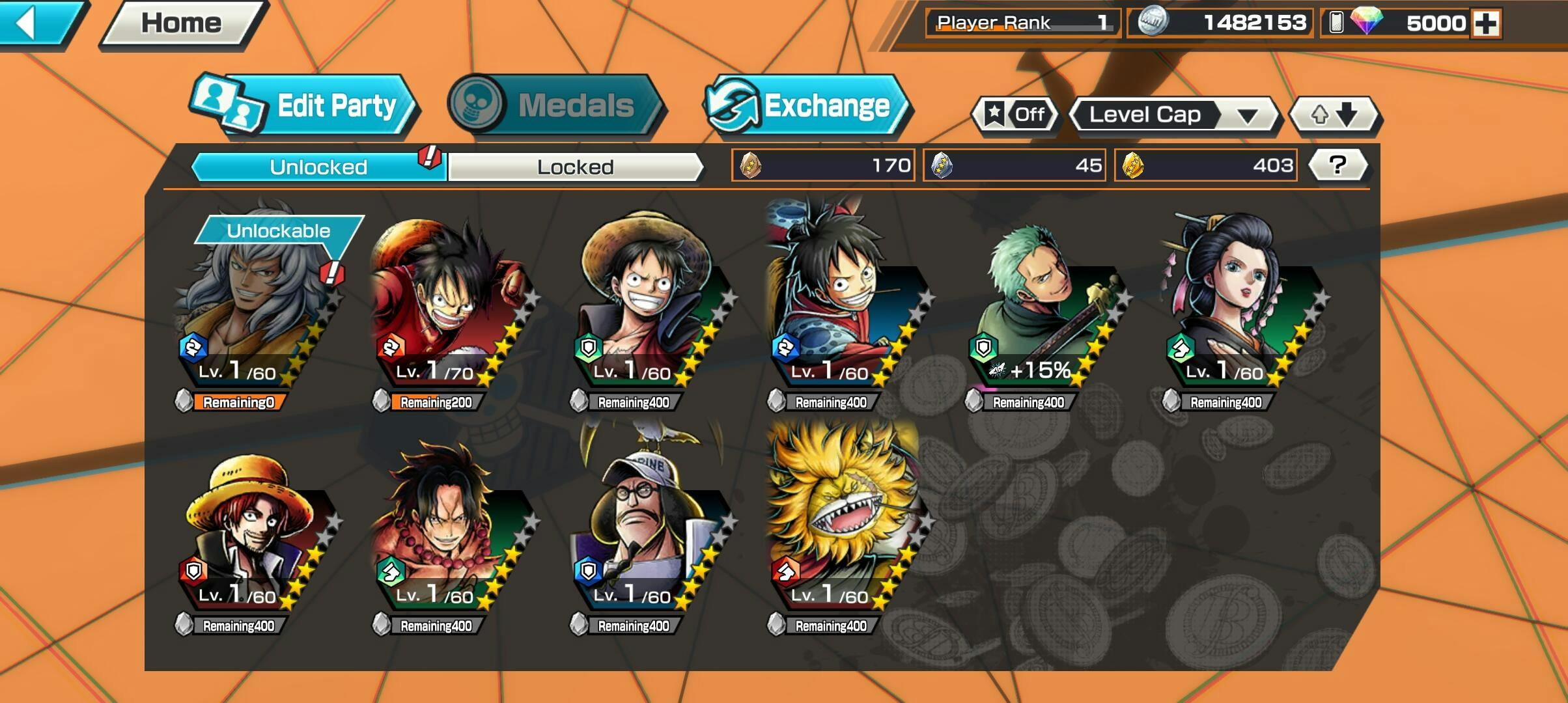
Task: Return to the Home screen
Action: click(x=181, y=23)
